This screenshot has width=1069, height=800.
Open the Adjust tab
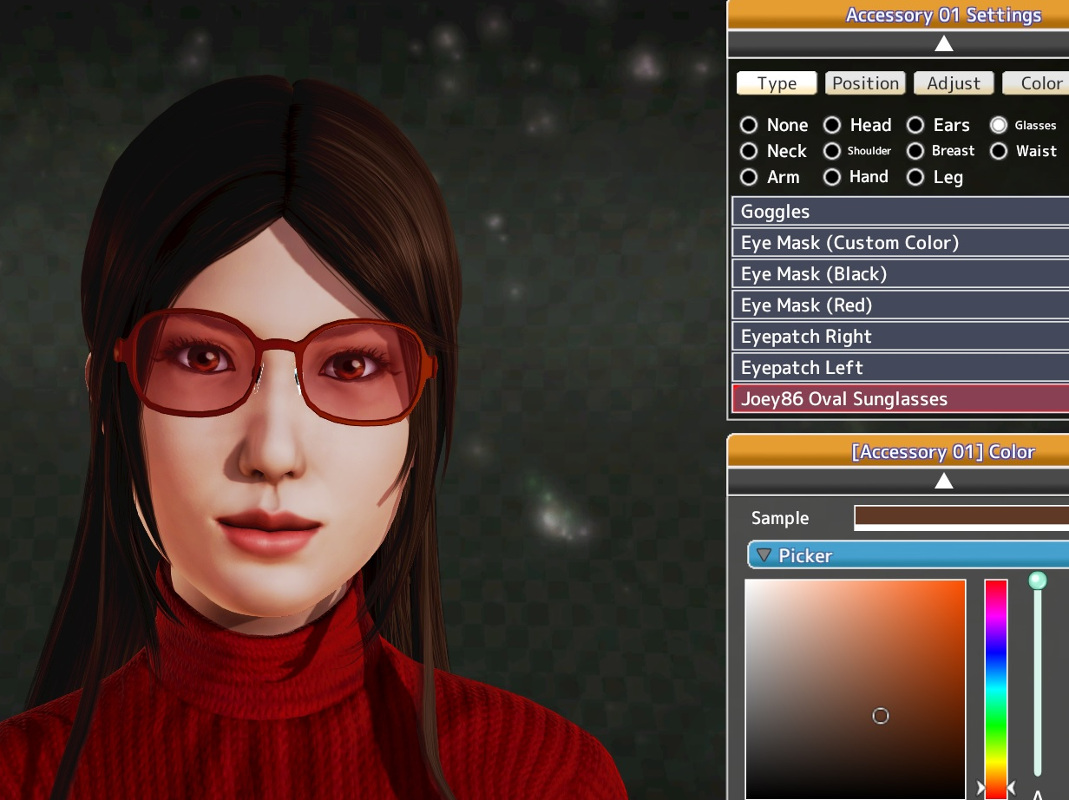pos(953,83)
